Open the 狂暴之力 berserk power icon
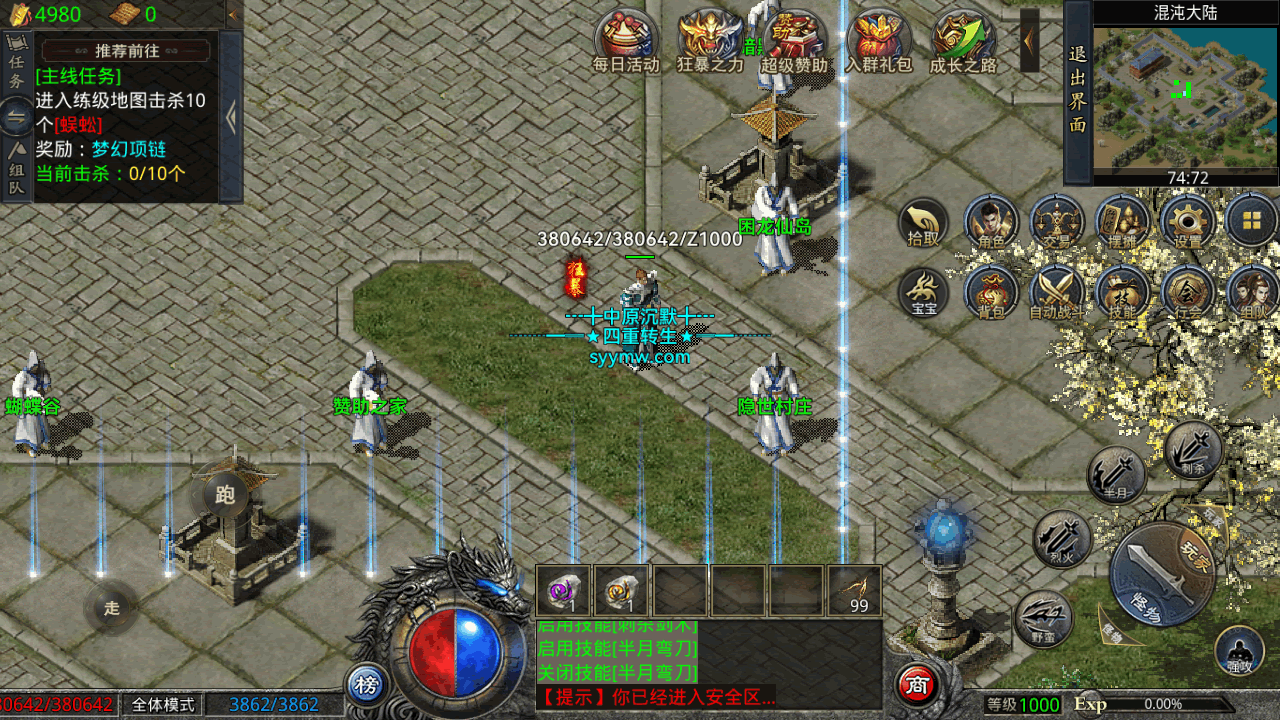The height and width of the screenshot is (720, 1280). pyautogui.click(x=710, y=40)
